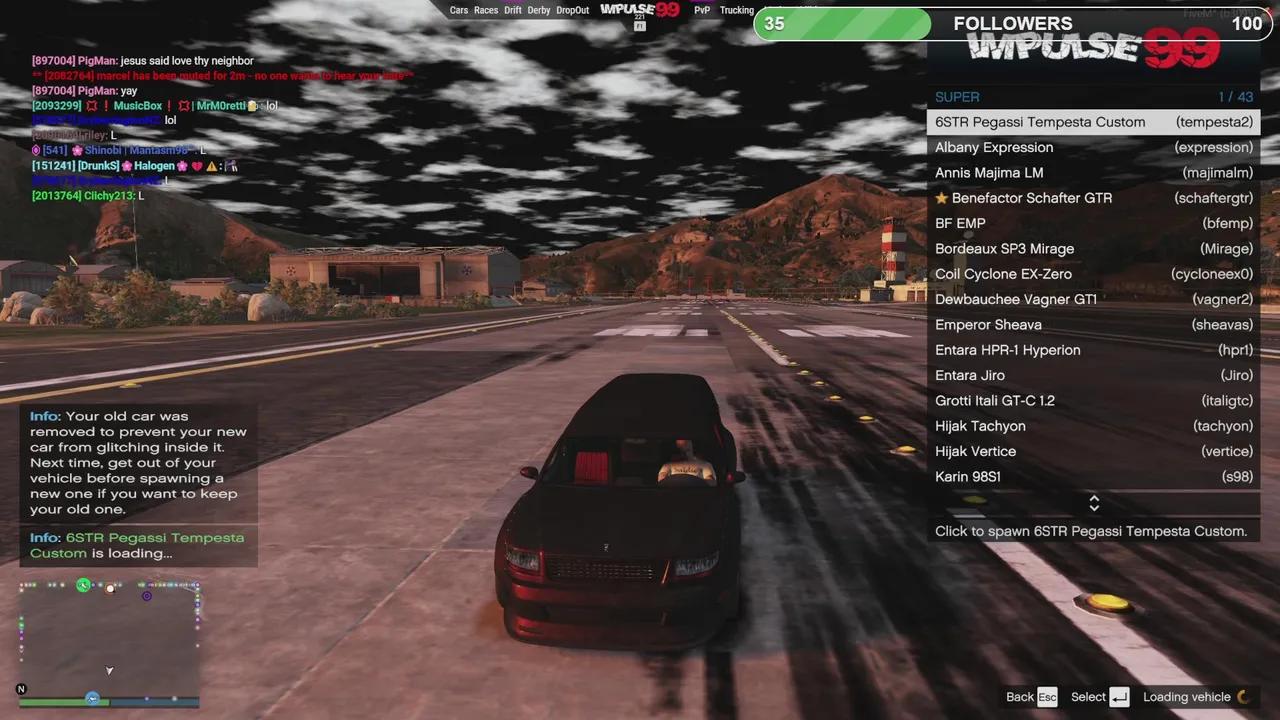This screenshot has width=1280, height=720.
Task: Open the Races menu at the top
Action: (x=486, y=10)
